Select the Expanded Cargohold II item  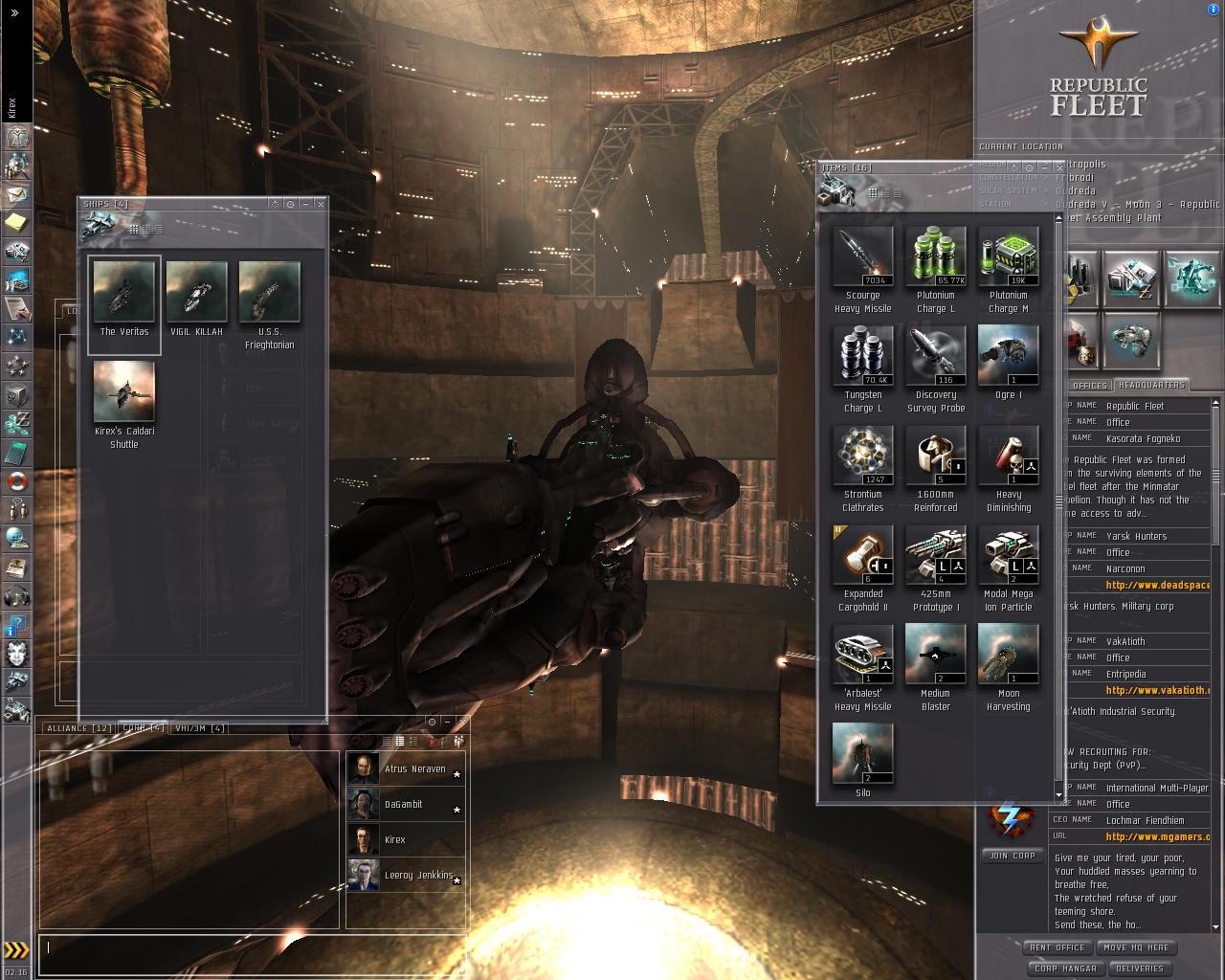tap(863, 555)
